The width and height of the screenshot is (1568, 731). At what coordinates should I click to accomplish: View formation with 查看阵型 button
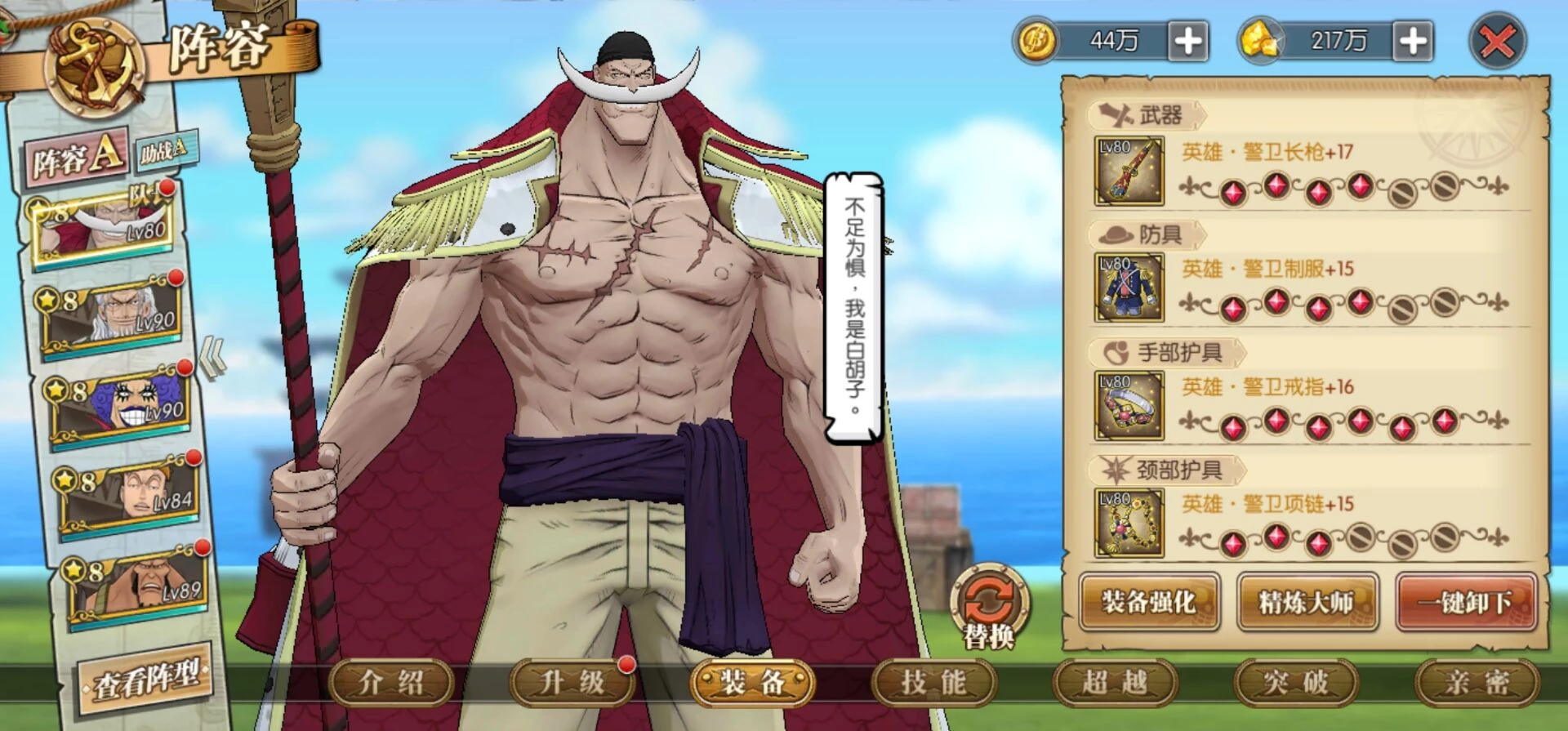pos(145,679)
